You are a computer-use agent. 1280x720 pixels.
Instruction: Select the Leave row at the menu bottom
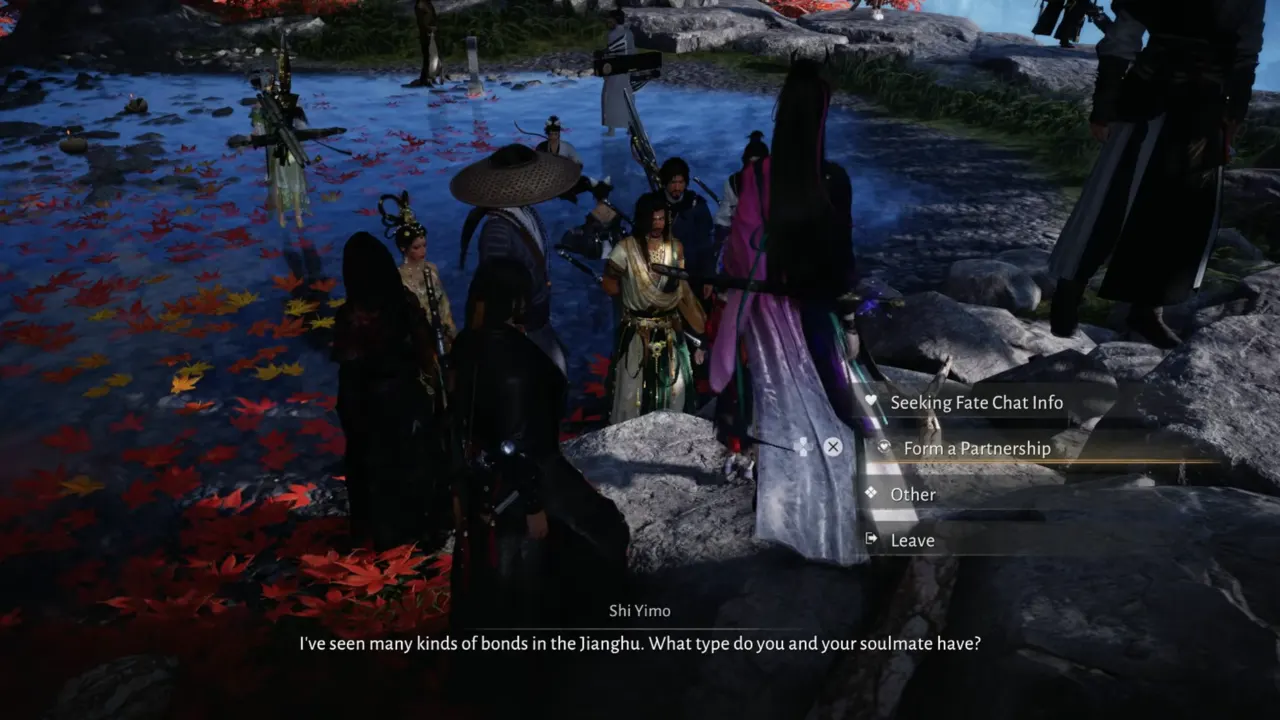click(911, 540)
